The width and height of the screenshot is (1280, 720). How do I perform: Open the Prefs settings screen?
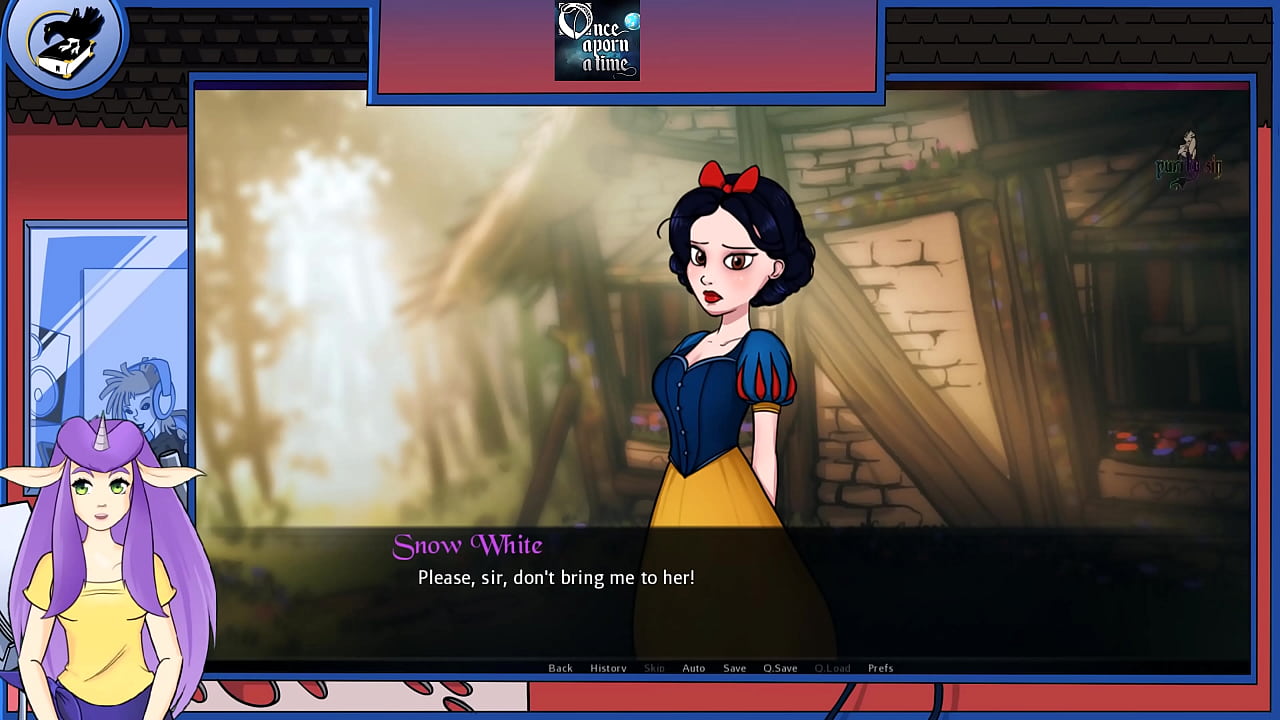880,667
